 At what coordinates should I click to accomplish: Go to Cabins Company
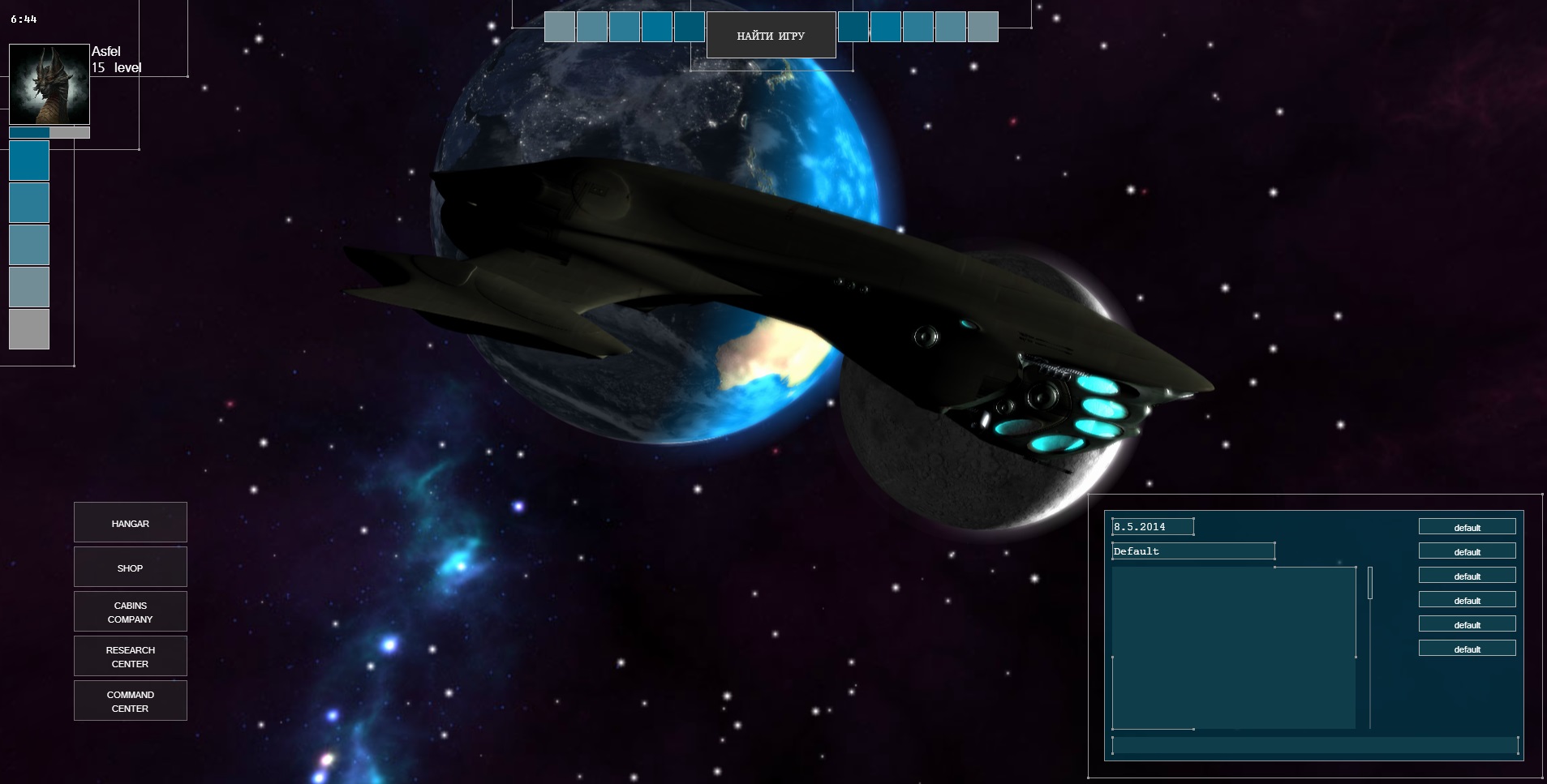tap(130, 612)
